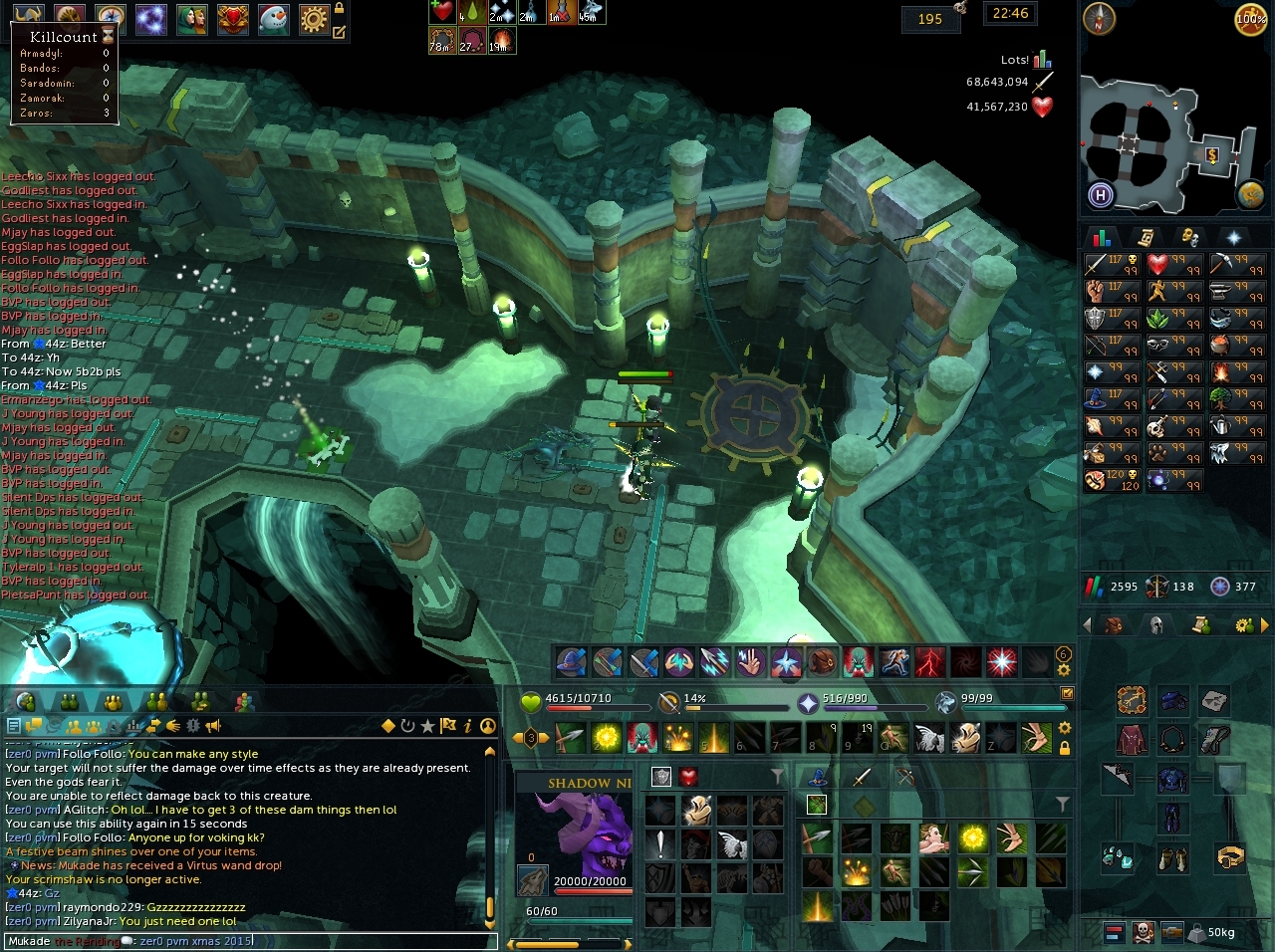The height and width of the screenshot is (952, 1275).
Task: Open the constitution heart defensive abilities subtab
Action: click(x=688, y=777)
